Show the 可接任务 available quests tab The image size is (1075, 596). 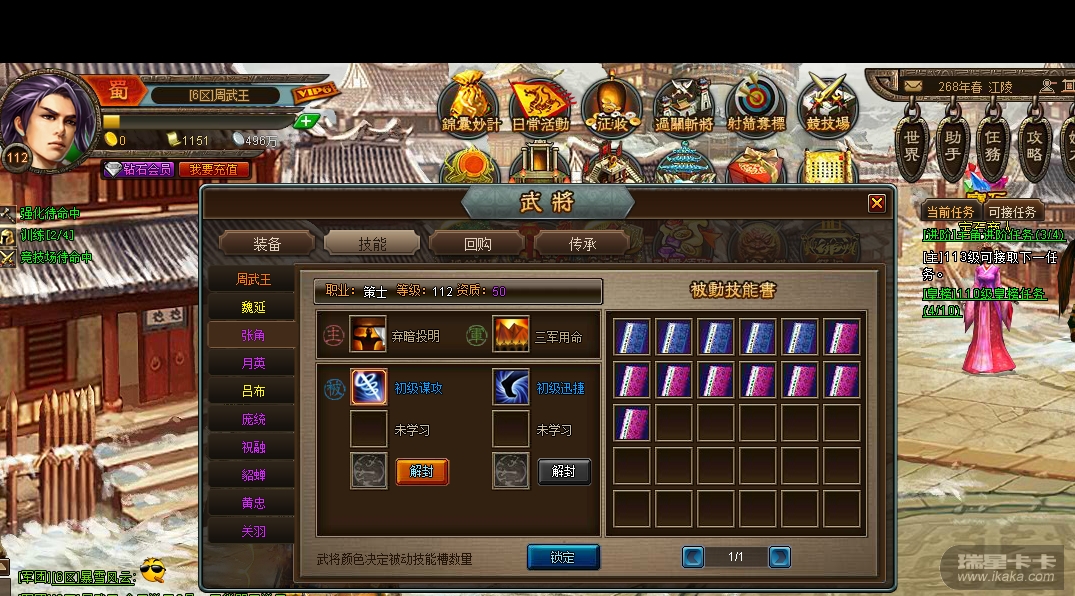pyautogui.click(x=1012, y=212)
